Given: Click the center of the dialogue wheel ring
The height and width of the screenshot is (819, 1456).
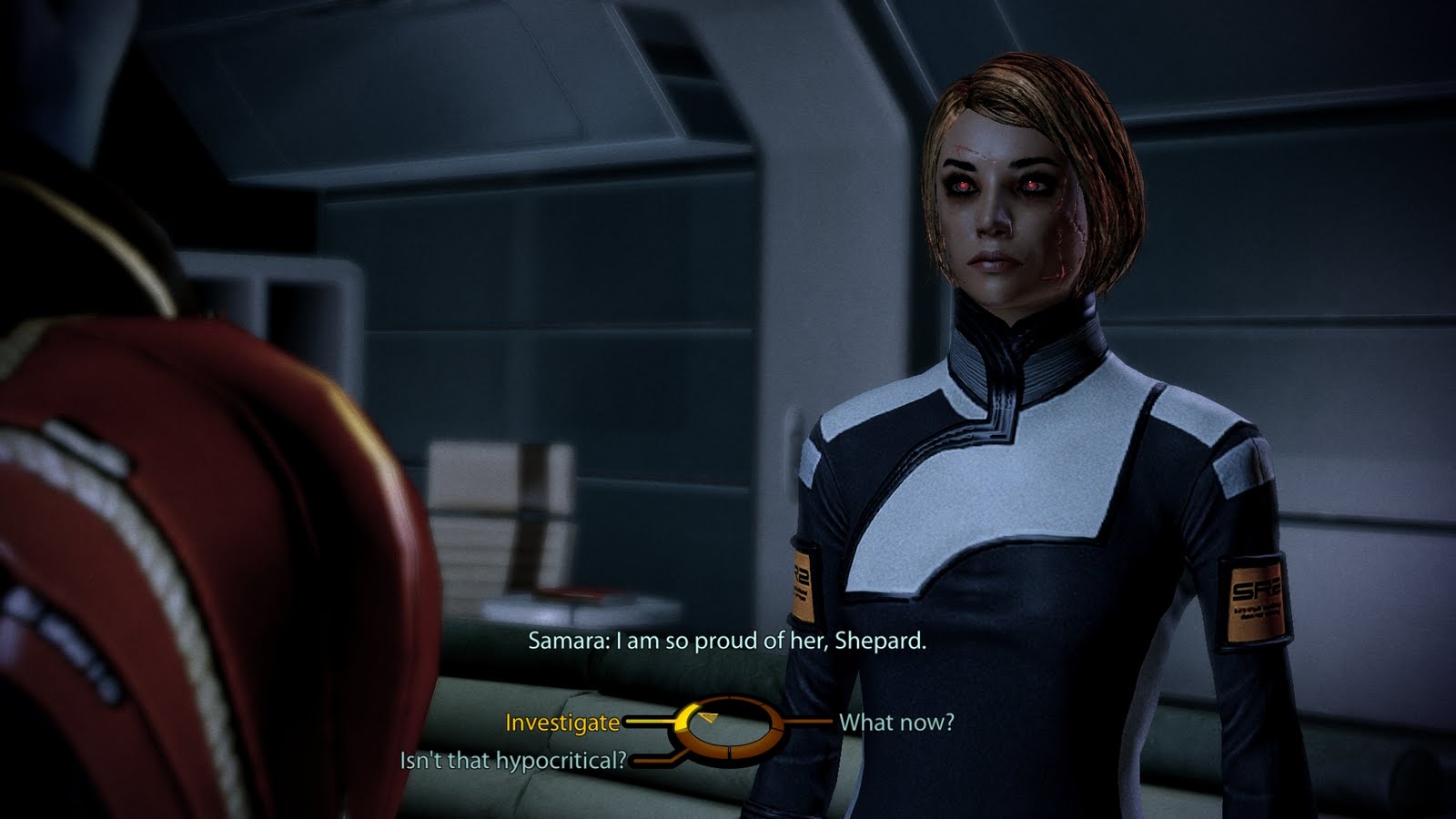Looking at the screenshot, I should click(730, 723).
